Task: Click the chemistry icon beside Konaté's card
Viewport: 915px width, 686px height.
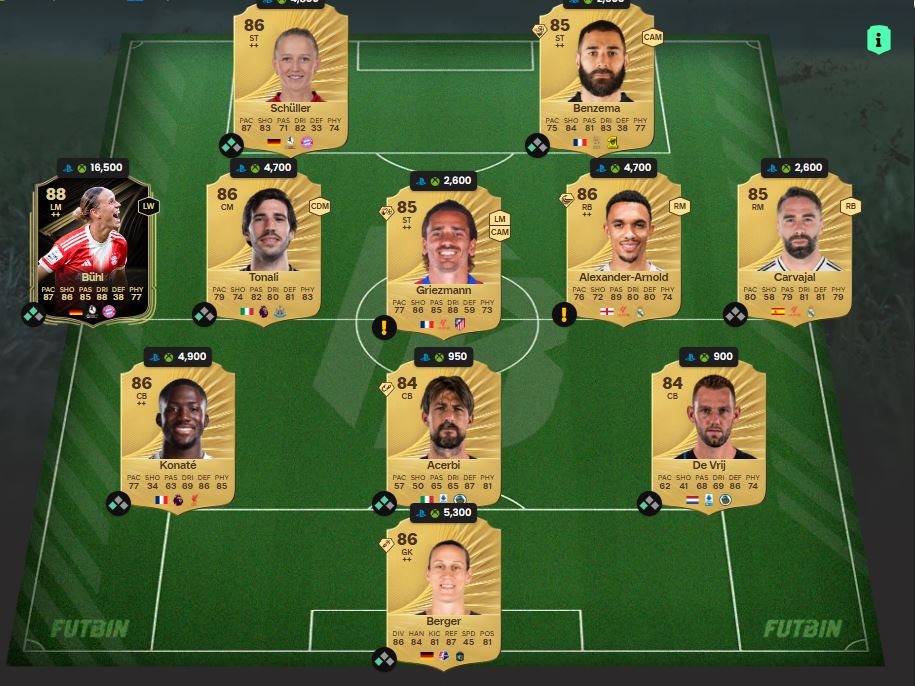Action: point(118,503)
